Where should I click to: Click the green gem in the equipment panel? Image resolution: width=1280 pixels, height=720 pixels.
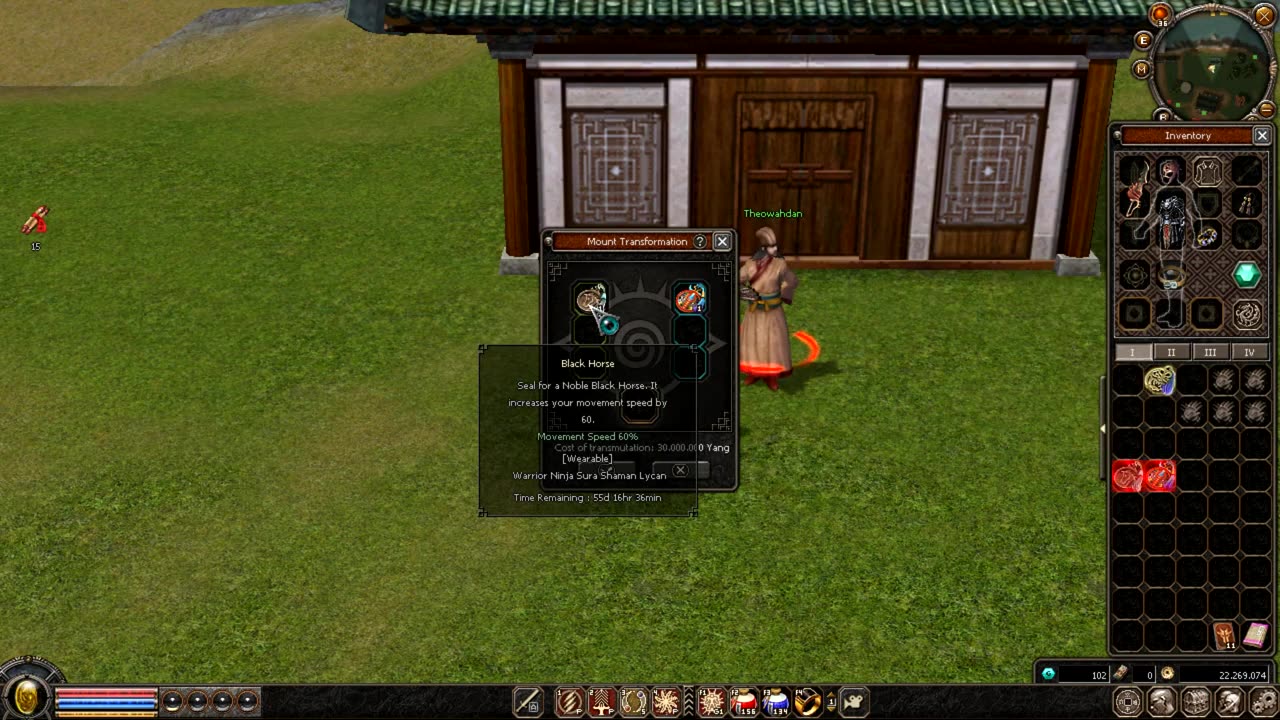pos(1246,276)
